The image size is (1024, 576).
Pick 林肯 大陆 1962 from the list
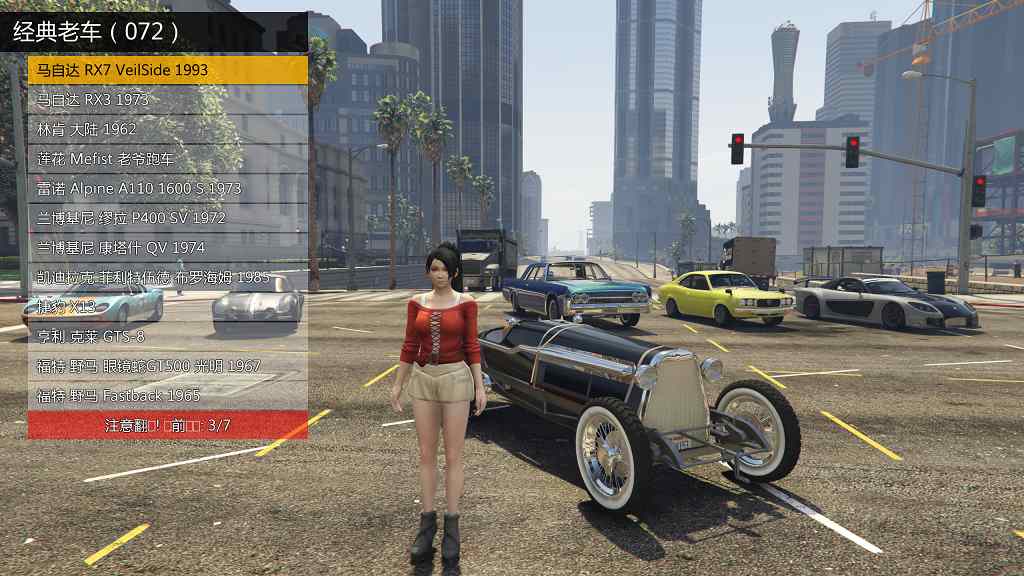[x=167, y=129]
